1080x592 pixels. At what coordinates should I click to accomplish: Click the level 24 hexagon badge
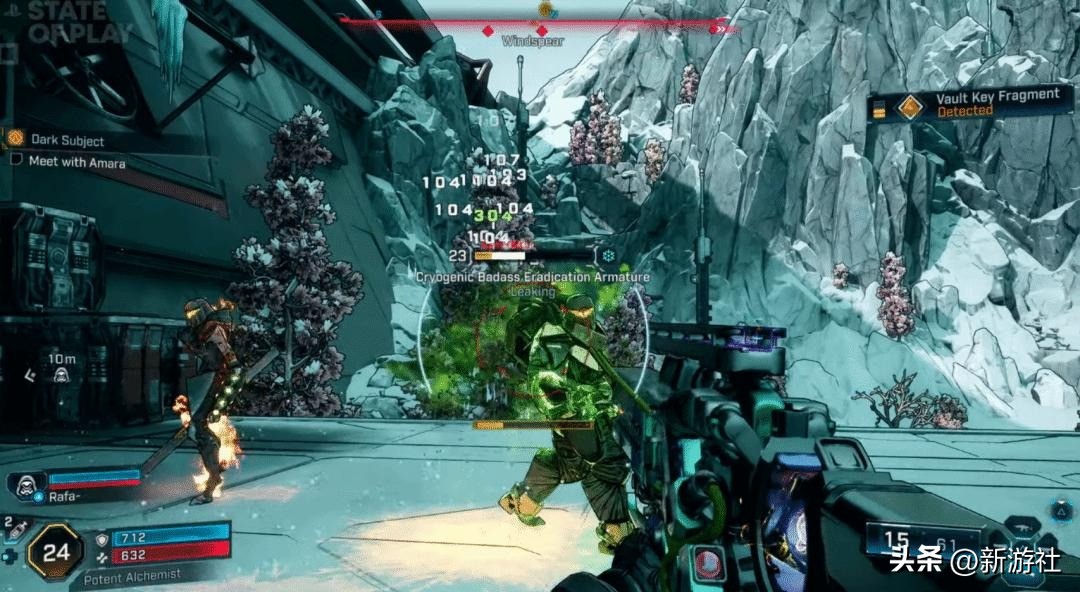(x=56, y=551)
